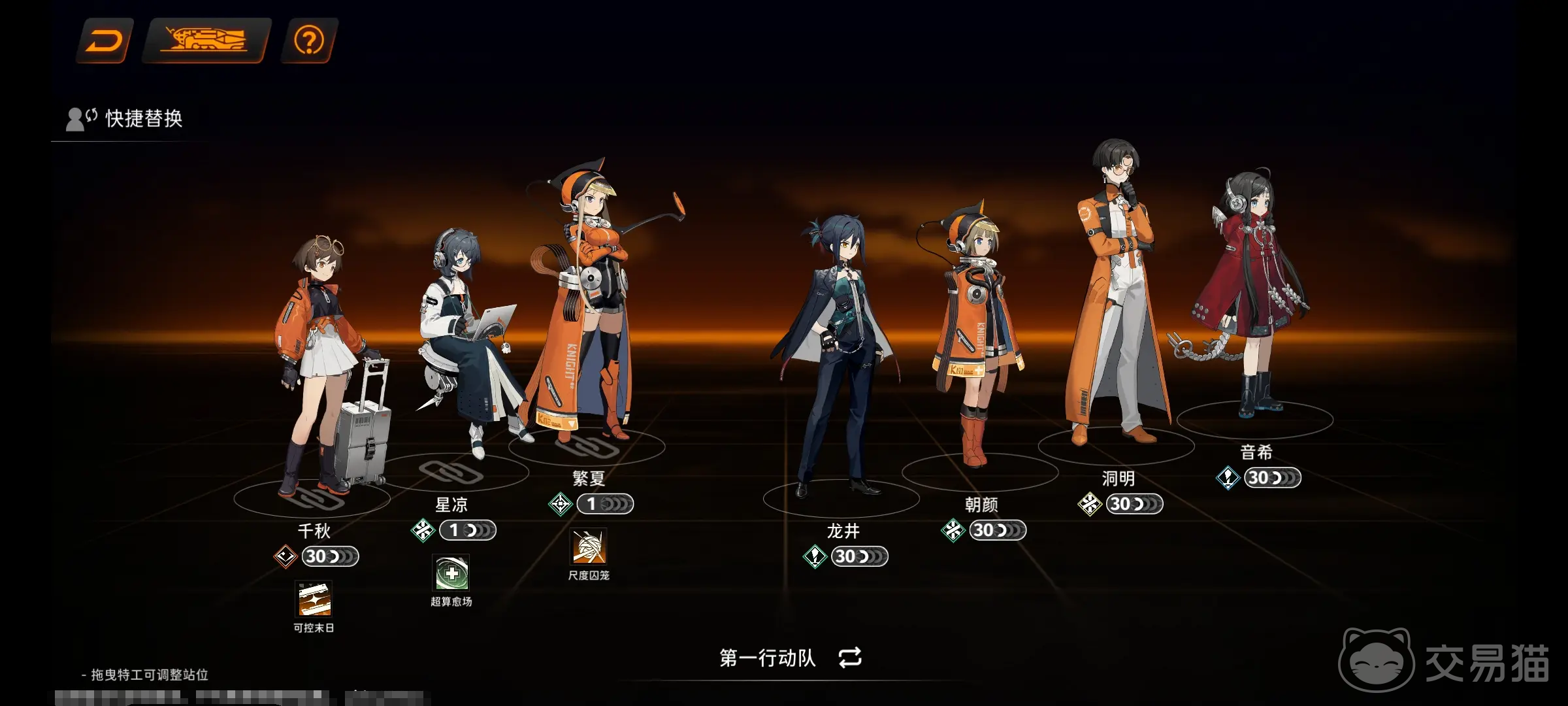Switch squad using 第一行动队 swap arrows
This screenshot has width=1568, height=706.
[x=849, y=657]
